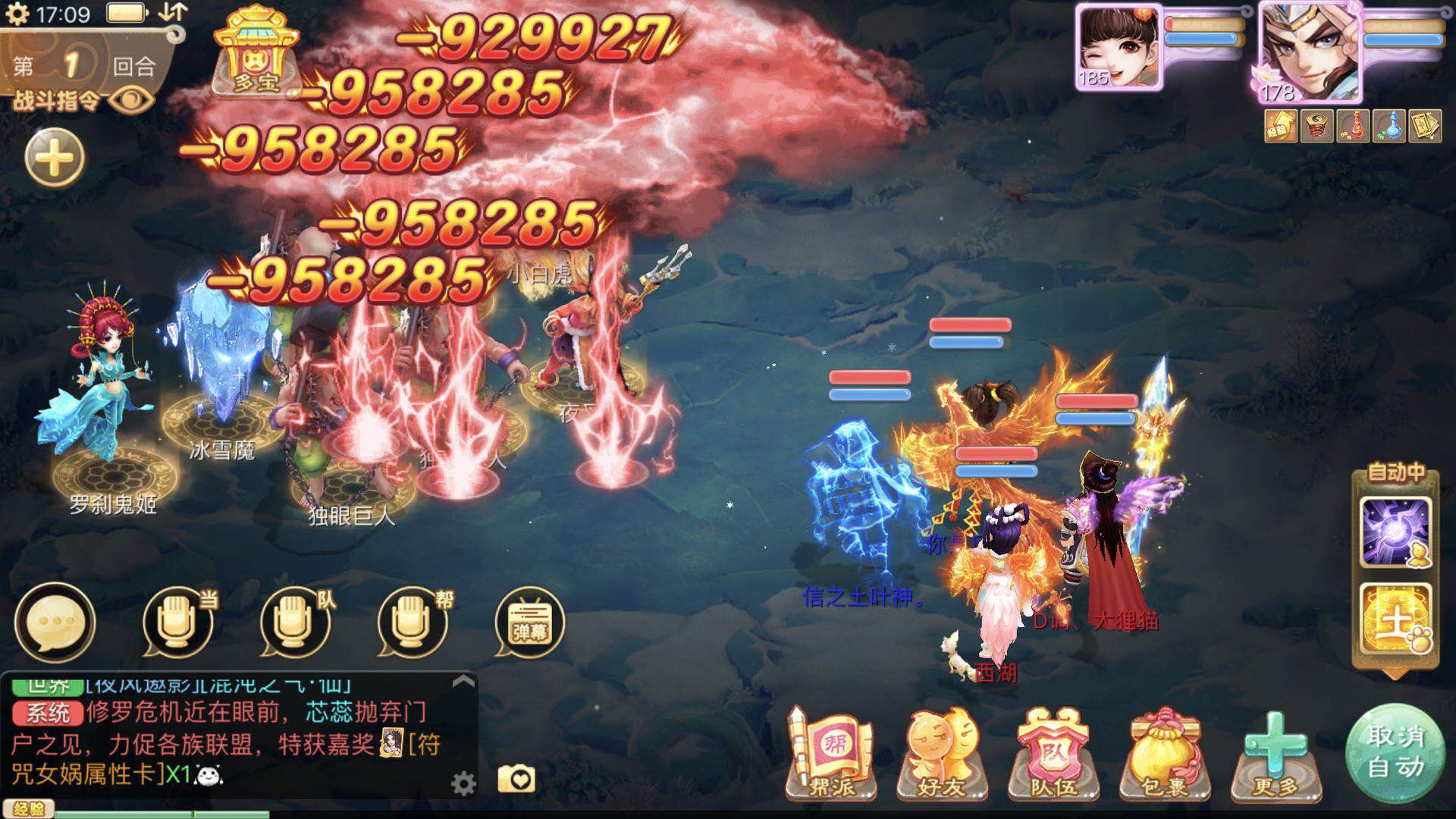This screenshot has width=1456, height=819.
Task: Toggle the 弹幕 bullet comments button
Action: tap(529, 623)
